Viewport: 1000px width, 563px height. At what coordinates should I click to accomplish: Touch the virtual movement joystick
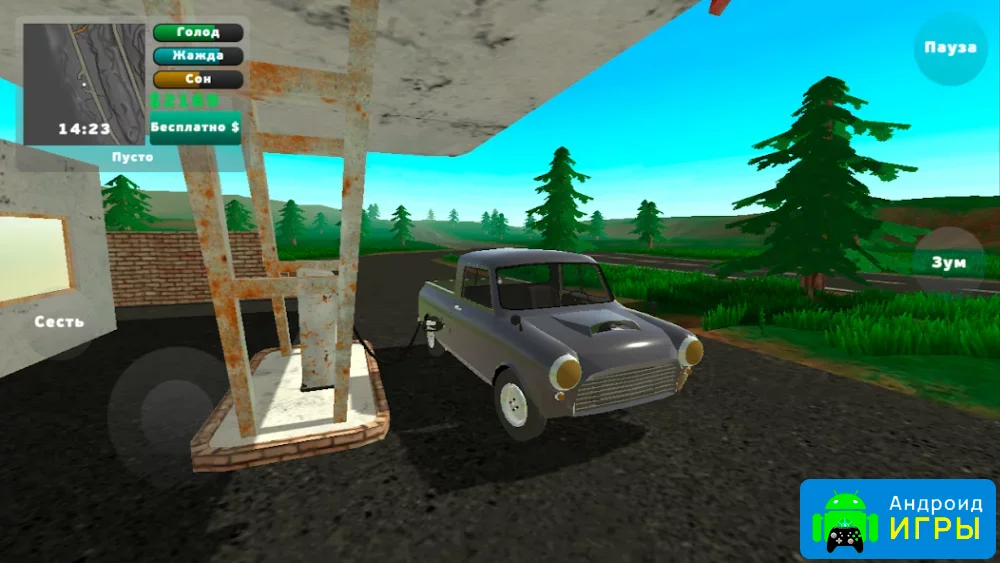(x=167, y=409)
